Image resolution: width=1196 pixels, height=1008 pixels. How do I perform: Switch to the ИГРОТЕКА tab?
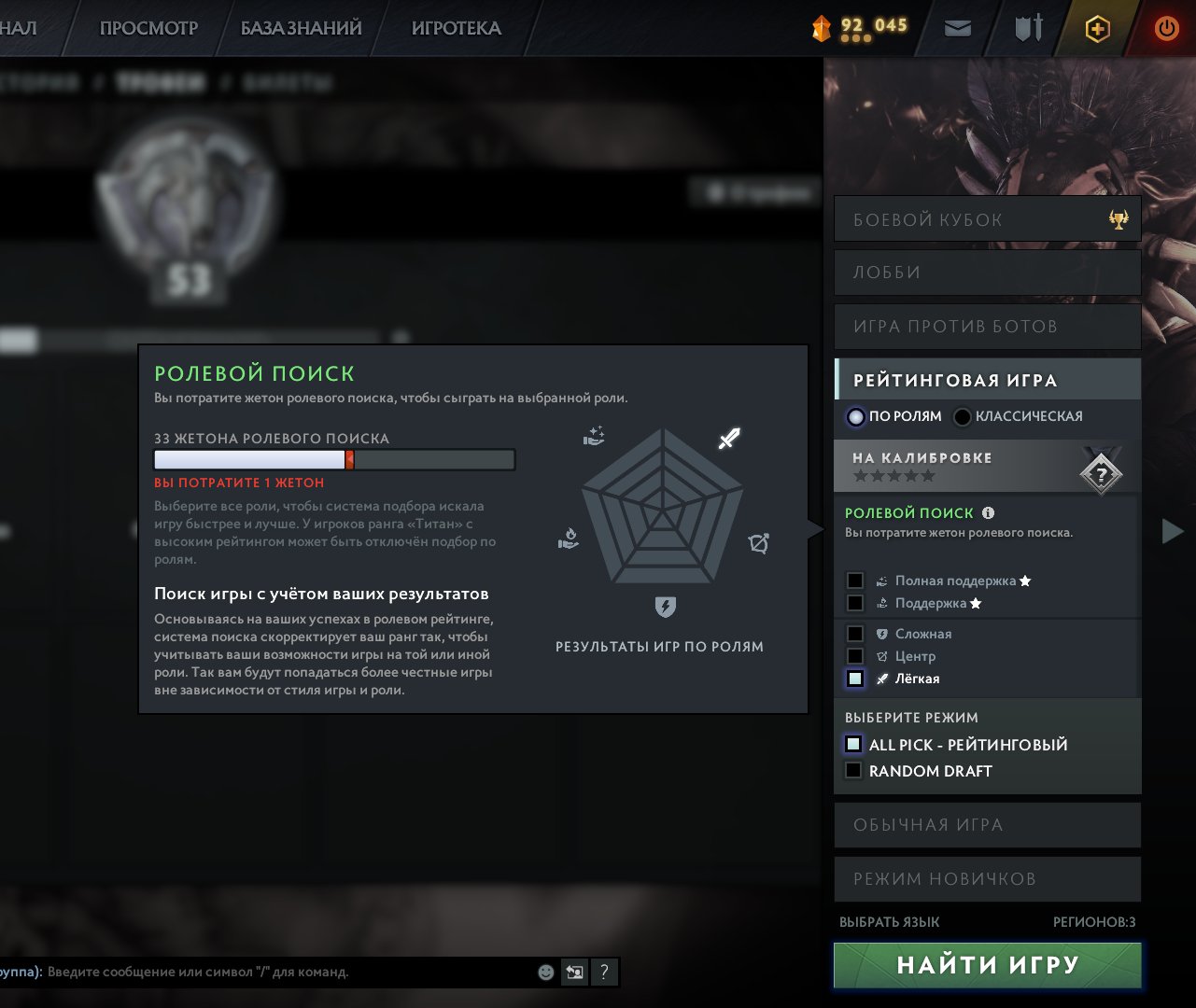click(457, 28)
